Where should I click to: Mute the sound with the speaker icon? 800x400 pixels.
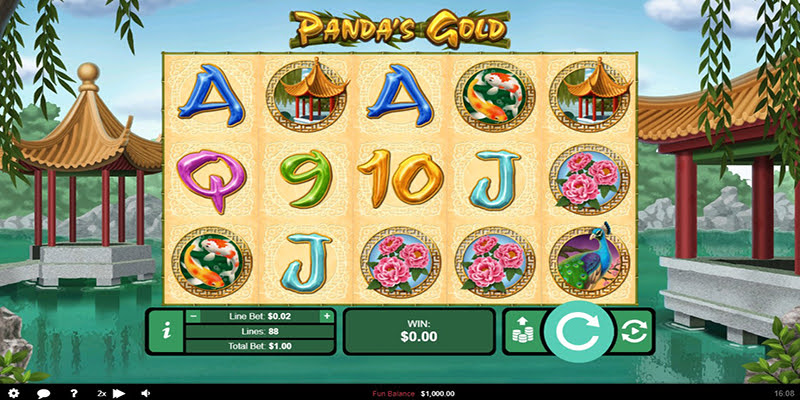click(x=145, y=393)
